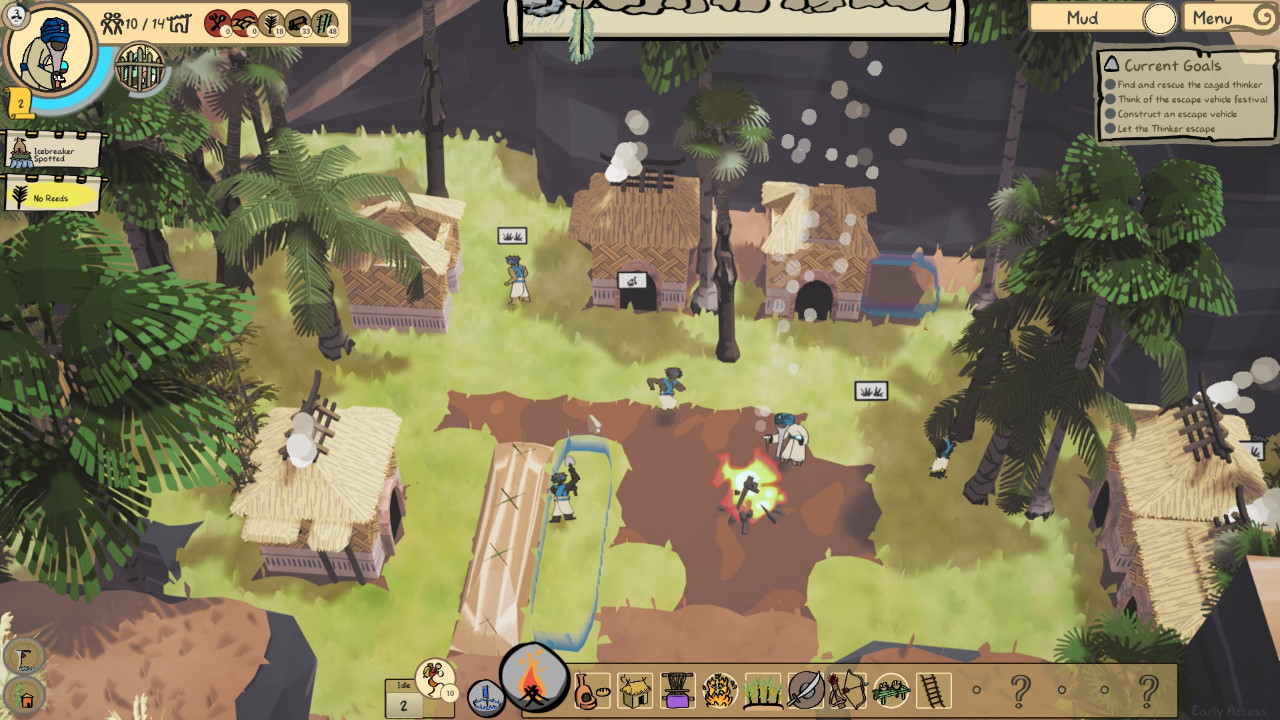Select the clay oven with bread icon
Image resolution: width=1280 pixels, height=720 pixels.
pos(591,689)
